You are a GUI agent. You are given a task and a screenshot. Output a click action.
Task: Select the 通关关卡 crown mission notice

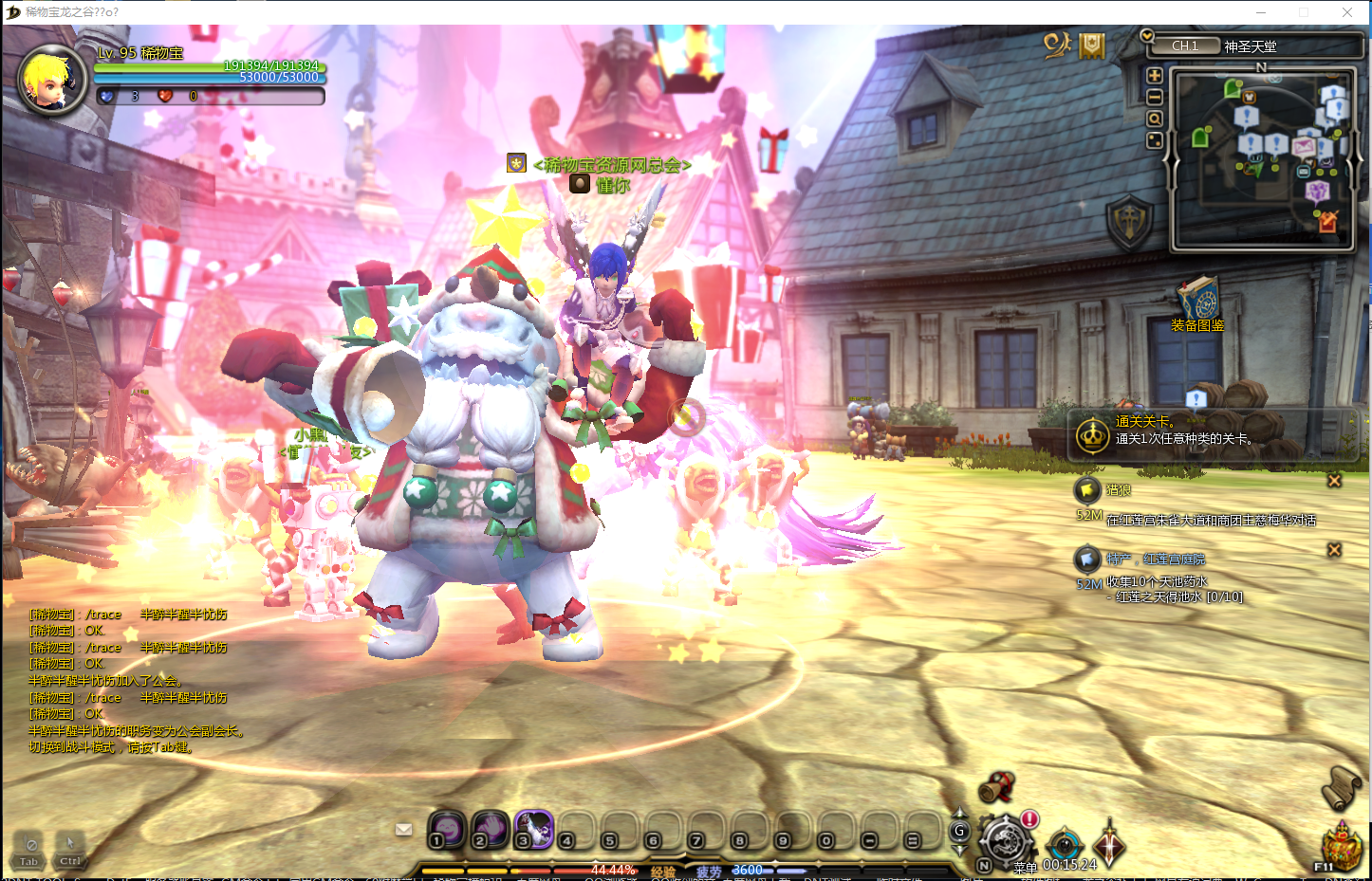(1093, 435)
